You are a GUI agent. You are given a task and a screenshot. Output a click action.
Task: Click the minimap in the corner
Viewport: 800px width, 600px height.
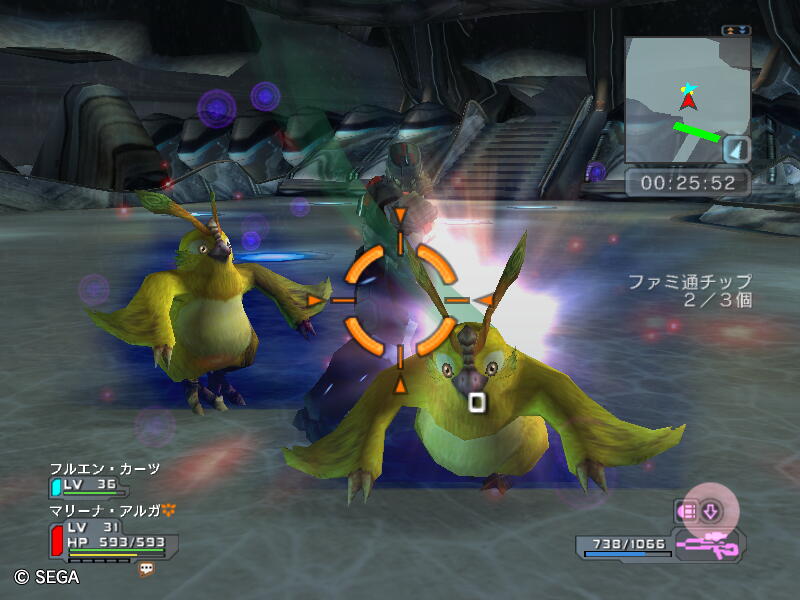[x=686, y=100]
